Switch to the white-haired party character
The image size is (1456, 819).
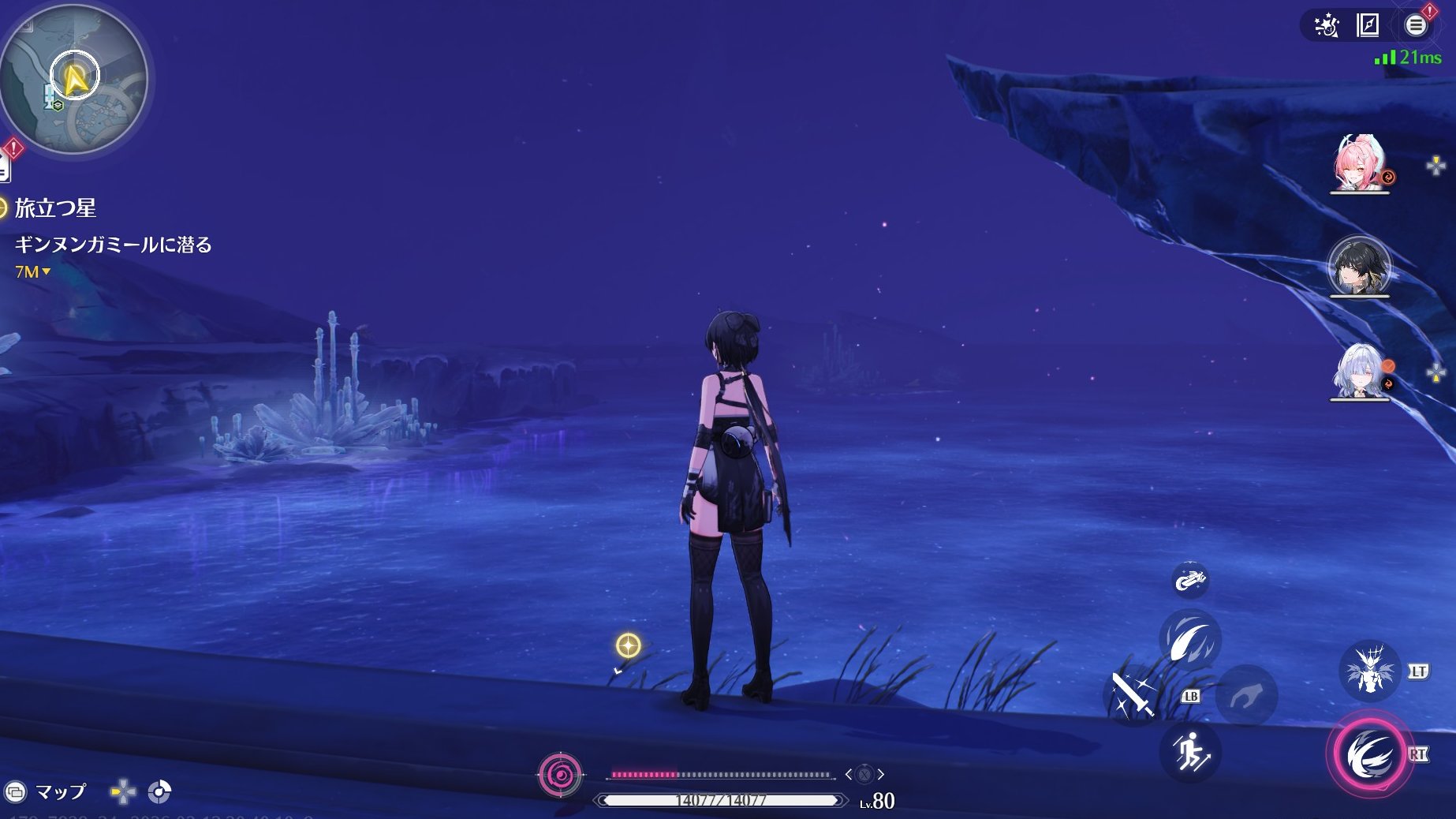pos(1358,371)
